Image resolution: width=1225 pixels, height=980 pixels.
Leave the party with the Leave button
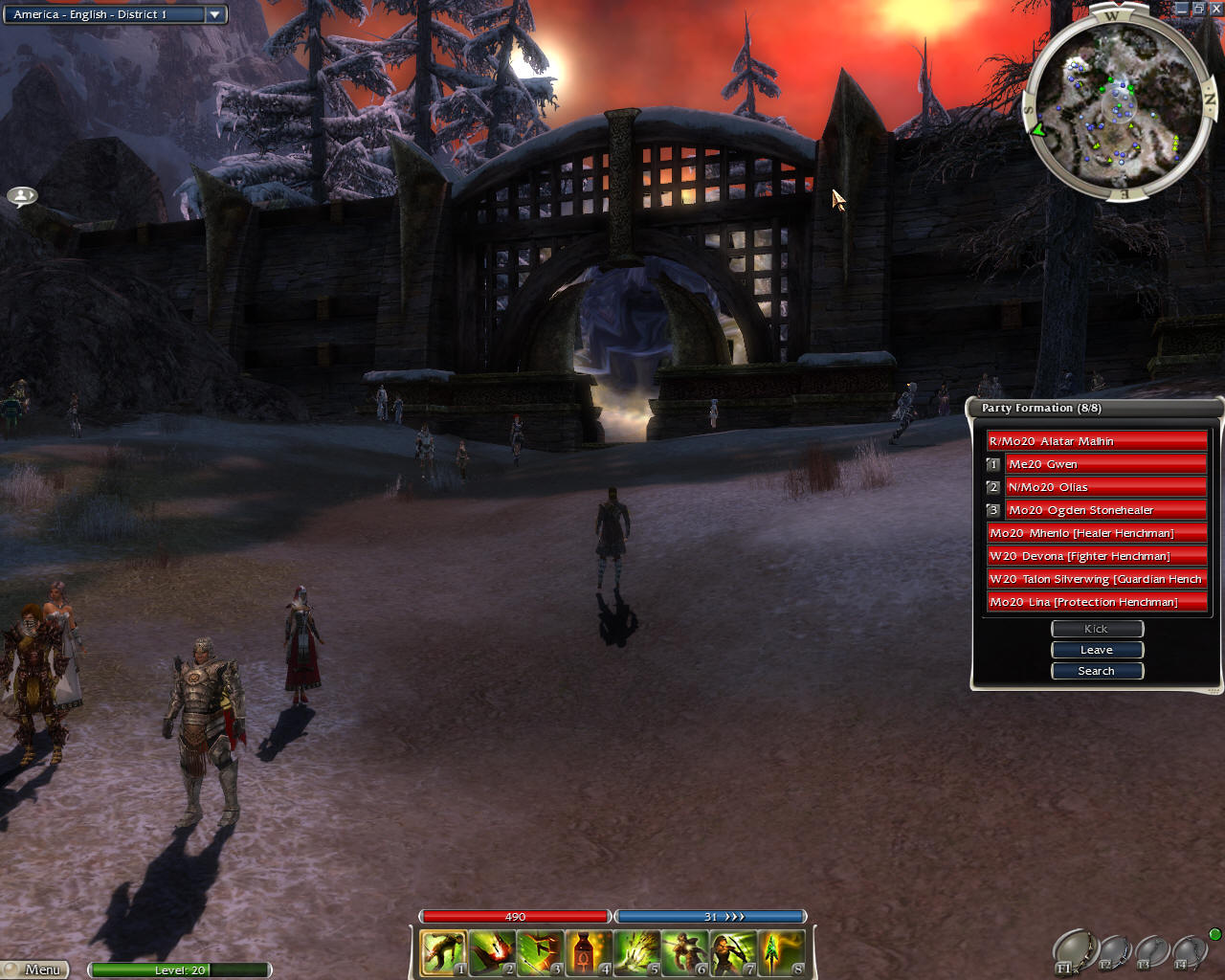tap(1097, 650)
